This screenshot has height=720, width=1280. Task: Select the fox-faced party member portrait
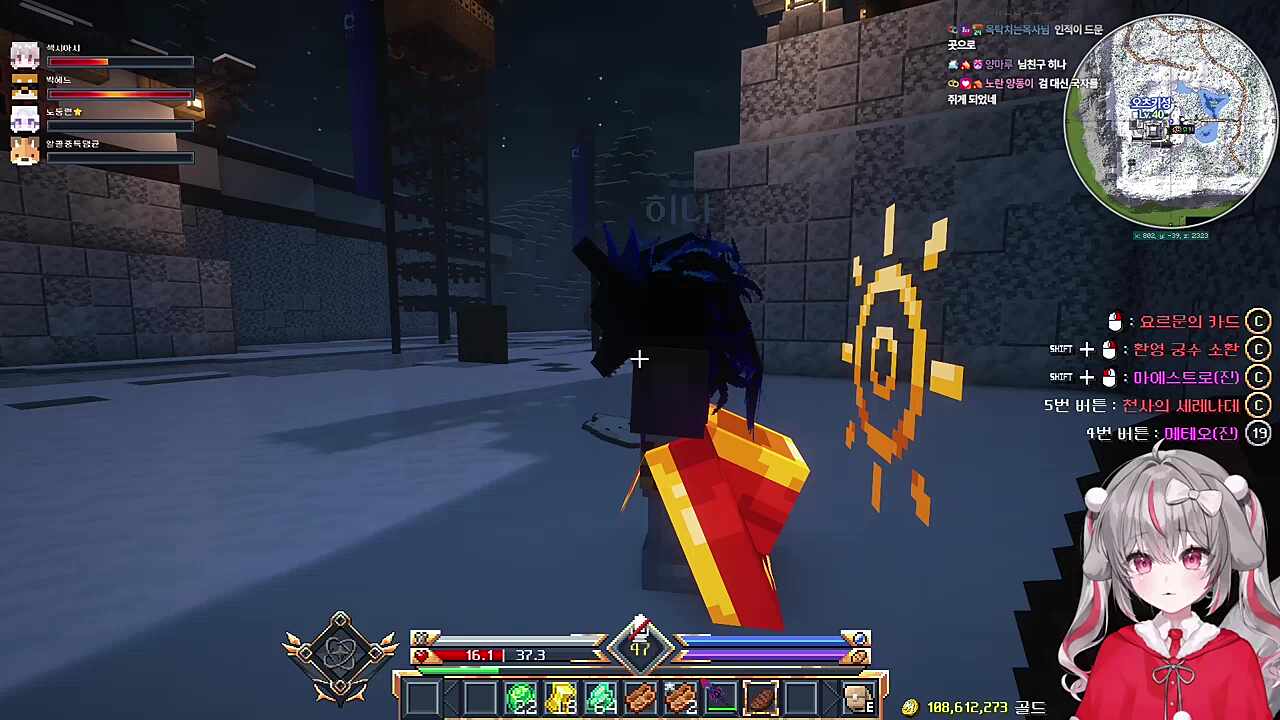(x=25, y=151)
